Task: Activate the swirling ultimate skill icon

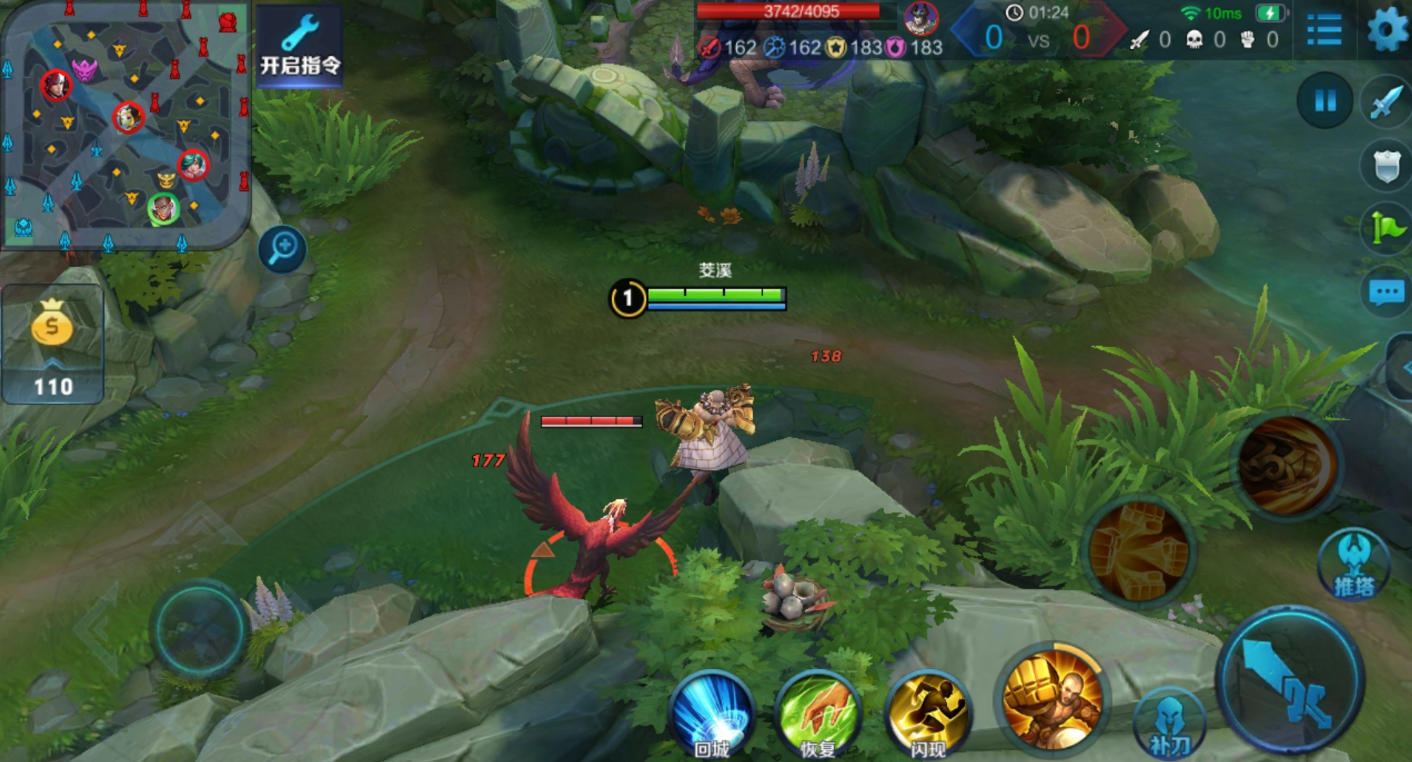Action: pos(1286,465)
